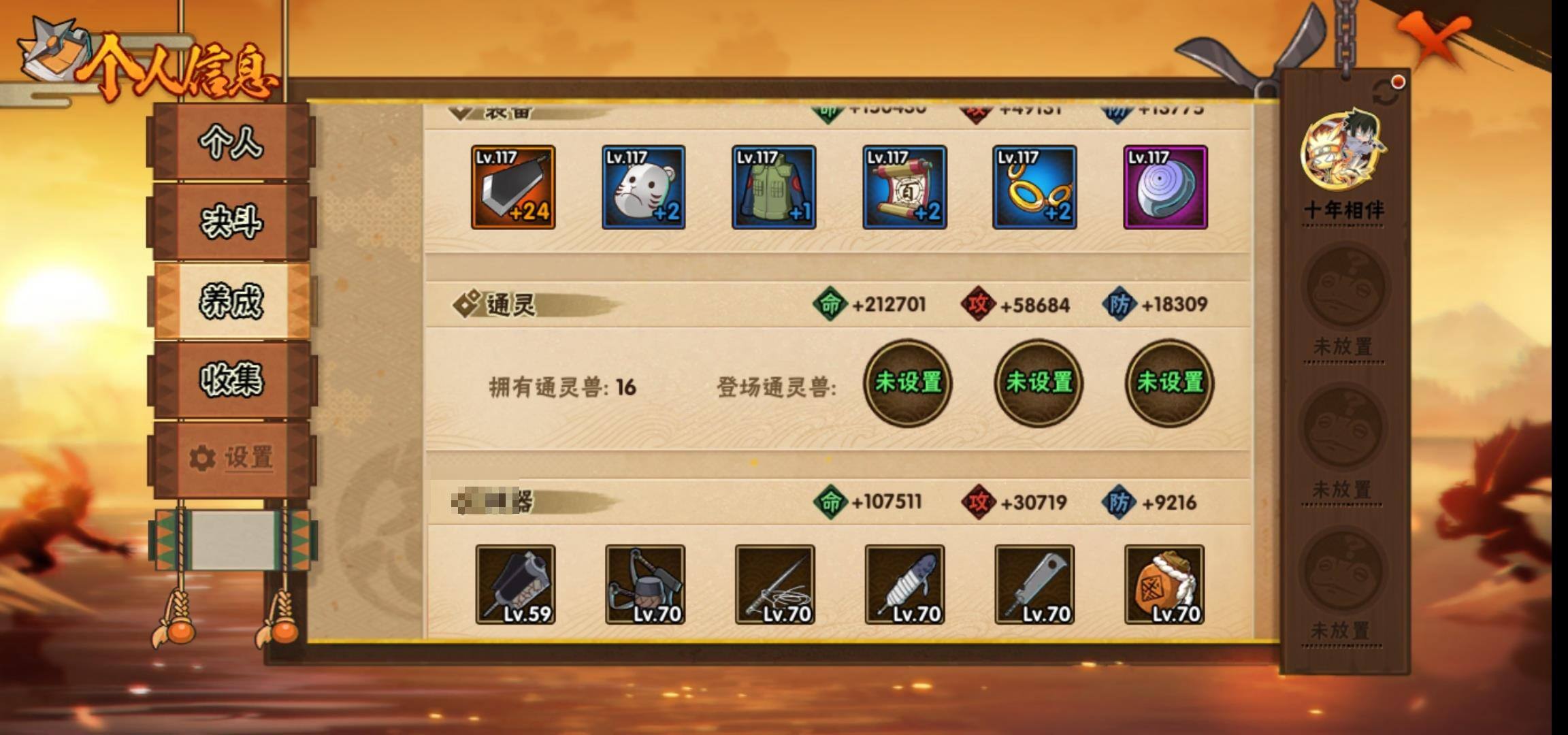This screenshot has height=735, width=1568.
Task: Select the green flak jacket equipment
Action: point(774,187)
